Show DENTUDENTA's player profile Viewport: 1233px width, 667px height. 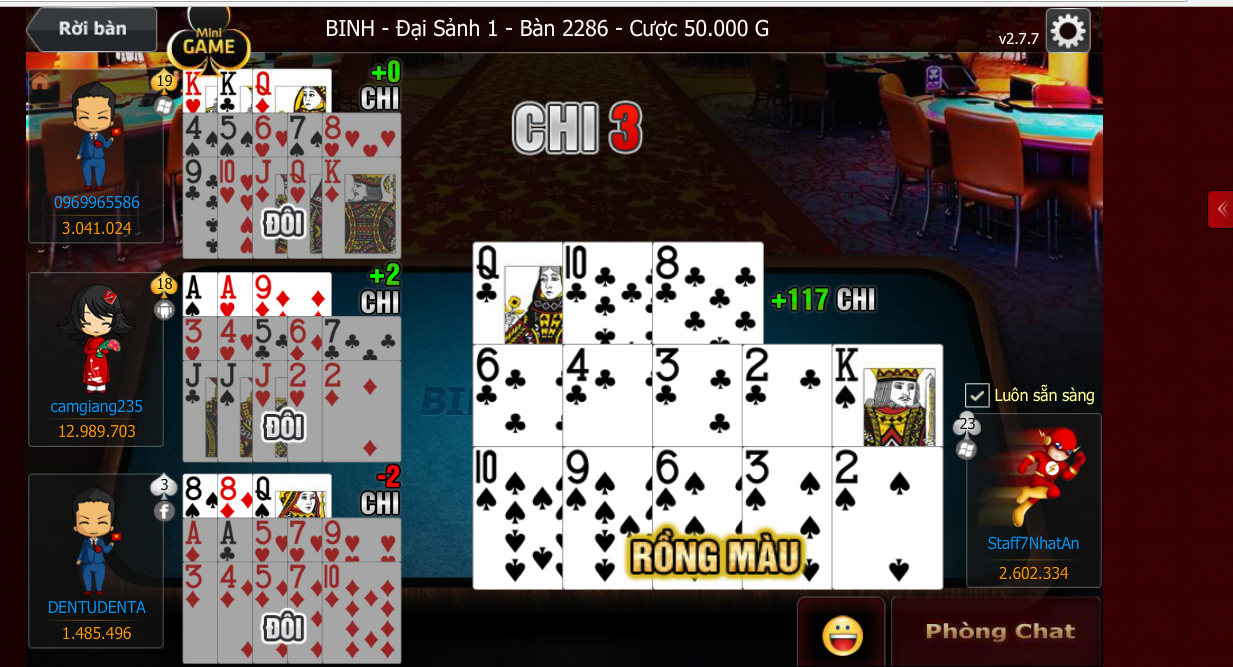point(96,542)
